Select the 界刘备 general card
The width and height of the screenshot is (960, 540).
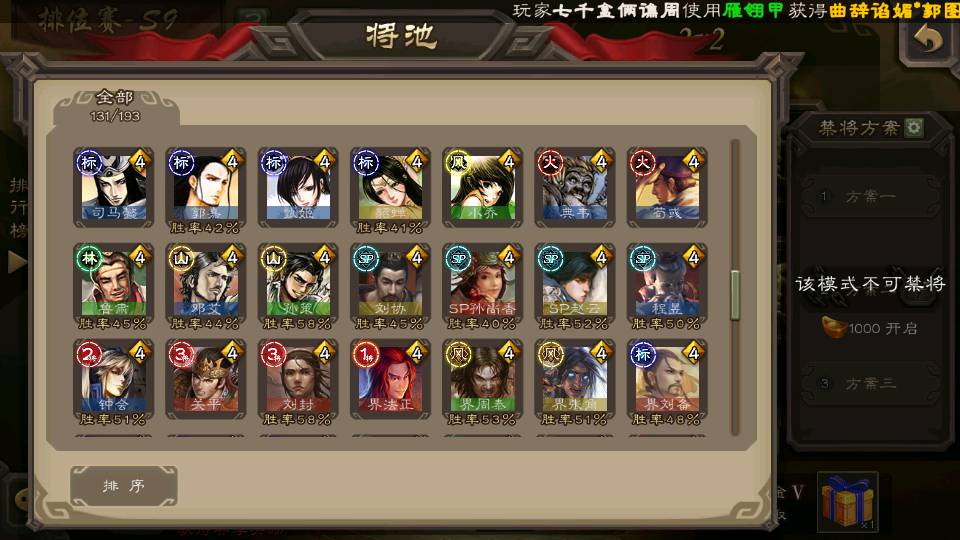click(667, 378)
